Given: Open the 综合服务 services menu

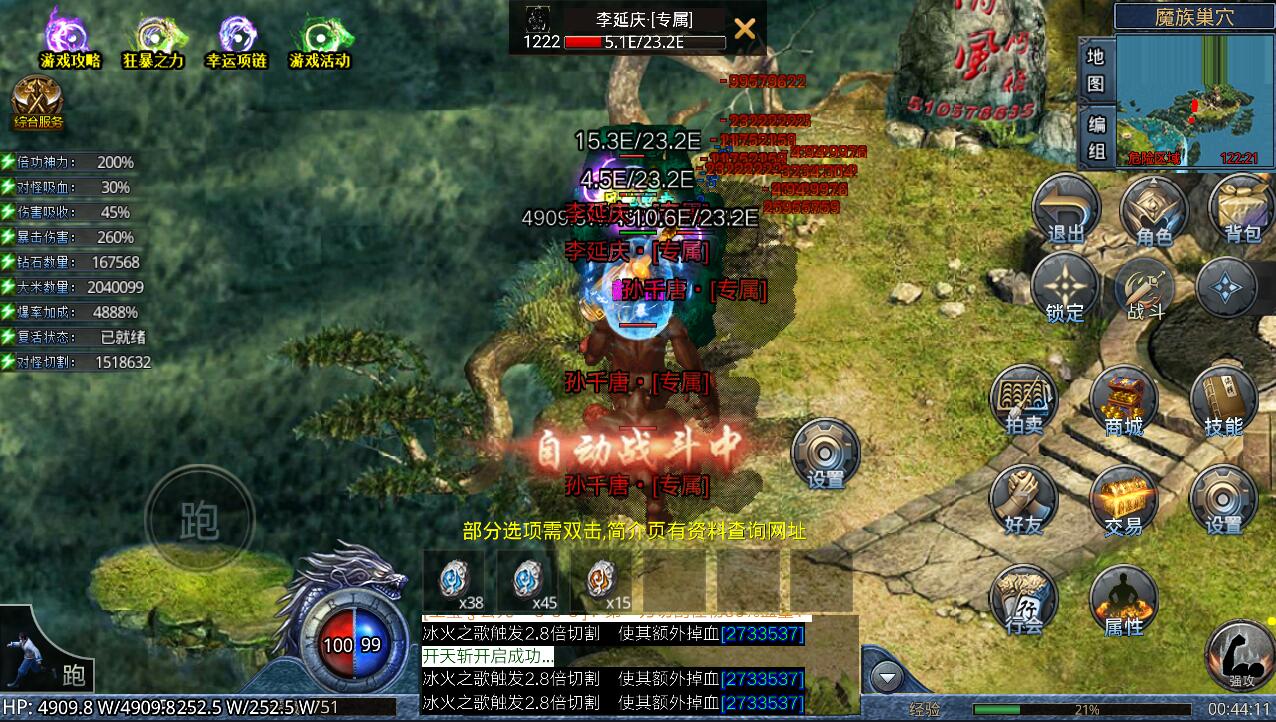Looking at the screenshot, I should click(38, 103).
